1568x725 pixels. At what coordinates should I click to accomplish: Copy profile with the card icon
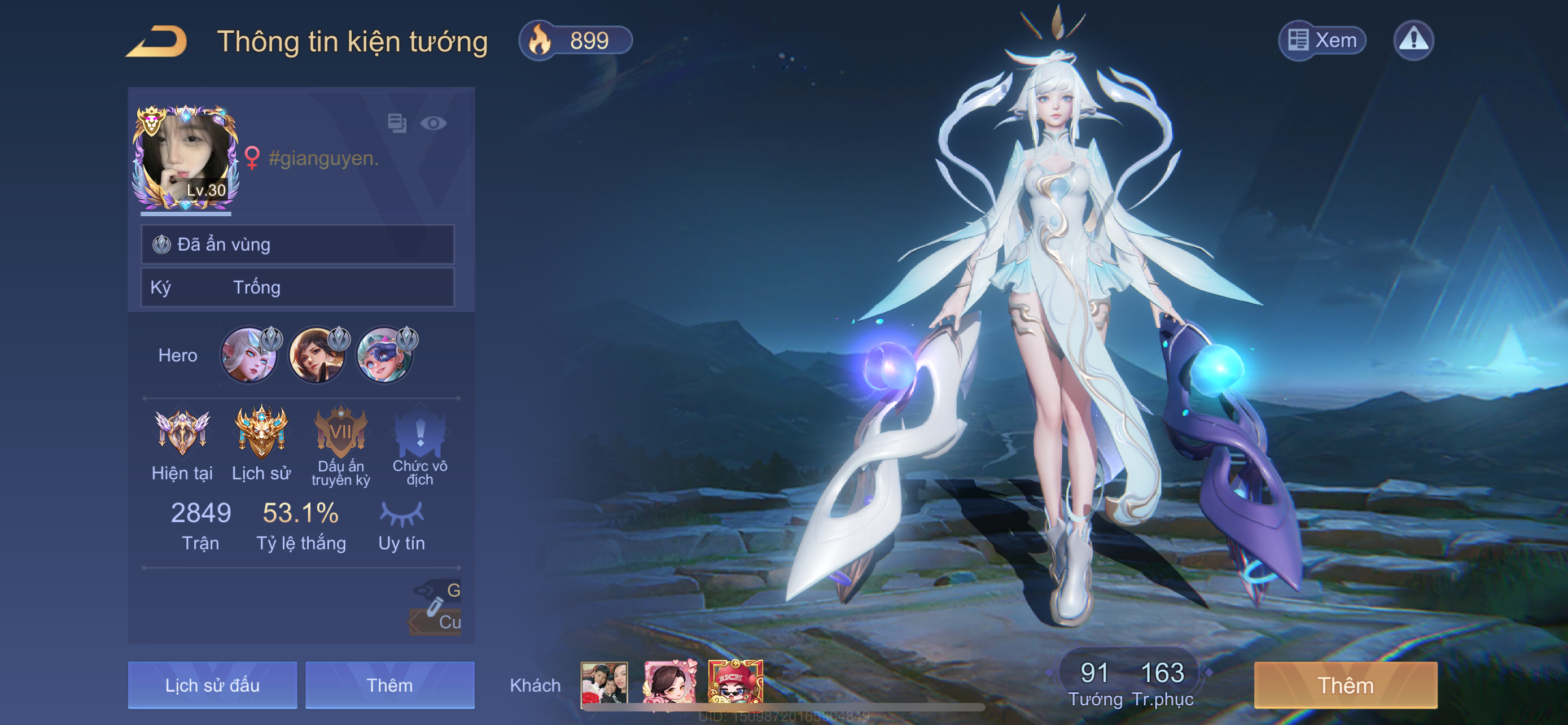point(397,123)
